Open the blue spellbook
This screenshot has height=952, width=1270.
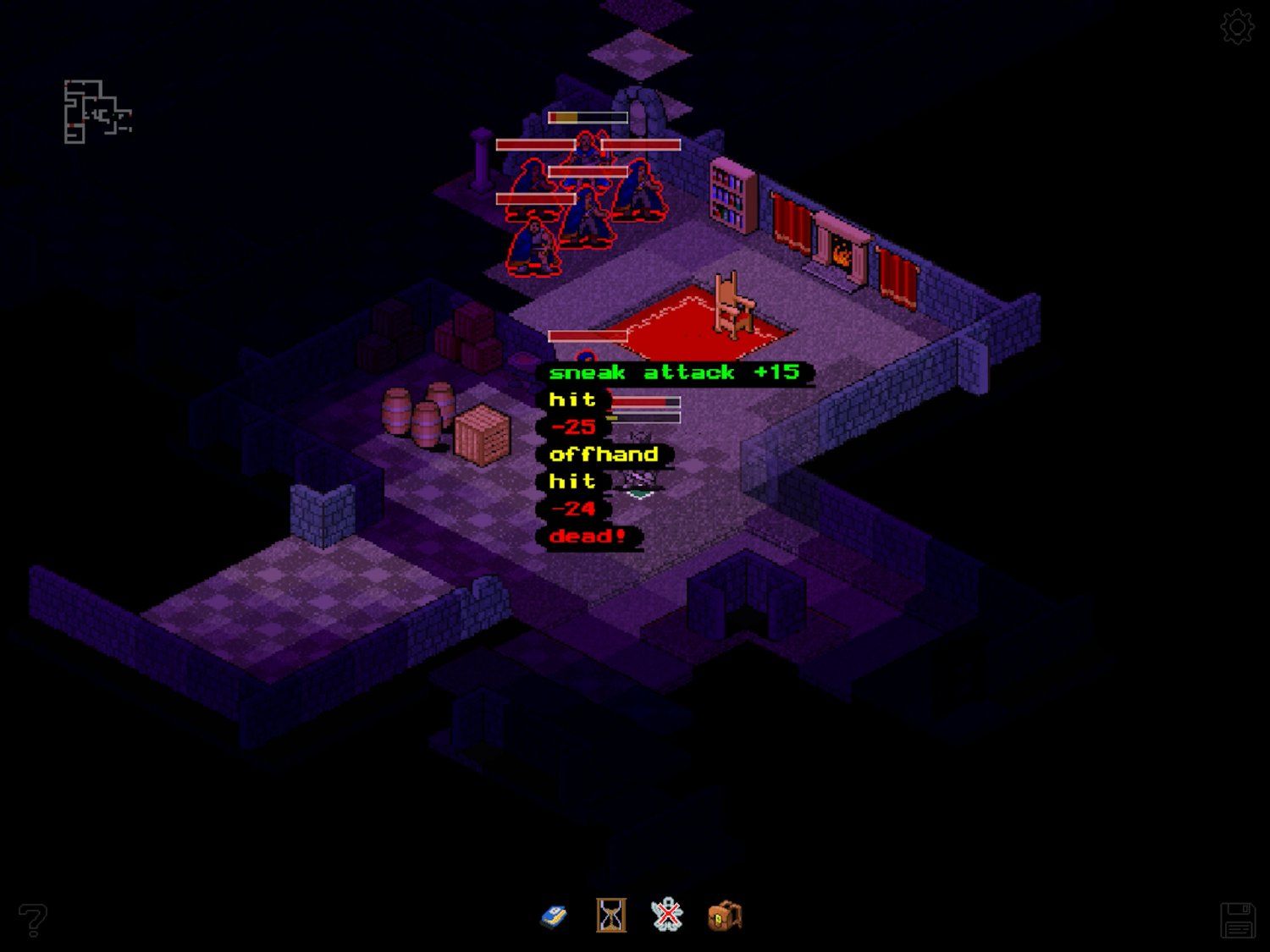(x=554, y=916)
